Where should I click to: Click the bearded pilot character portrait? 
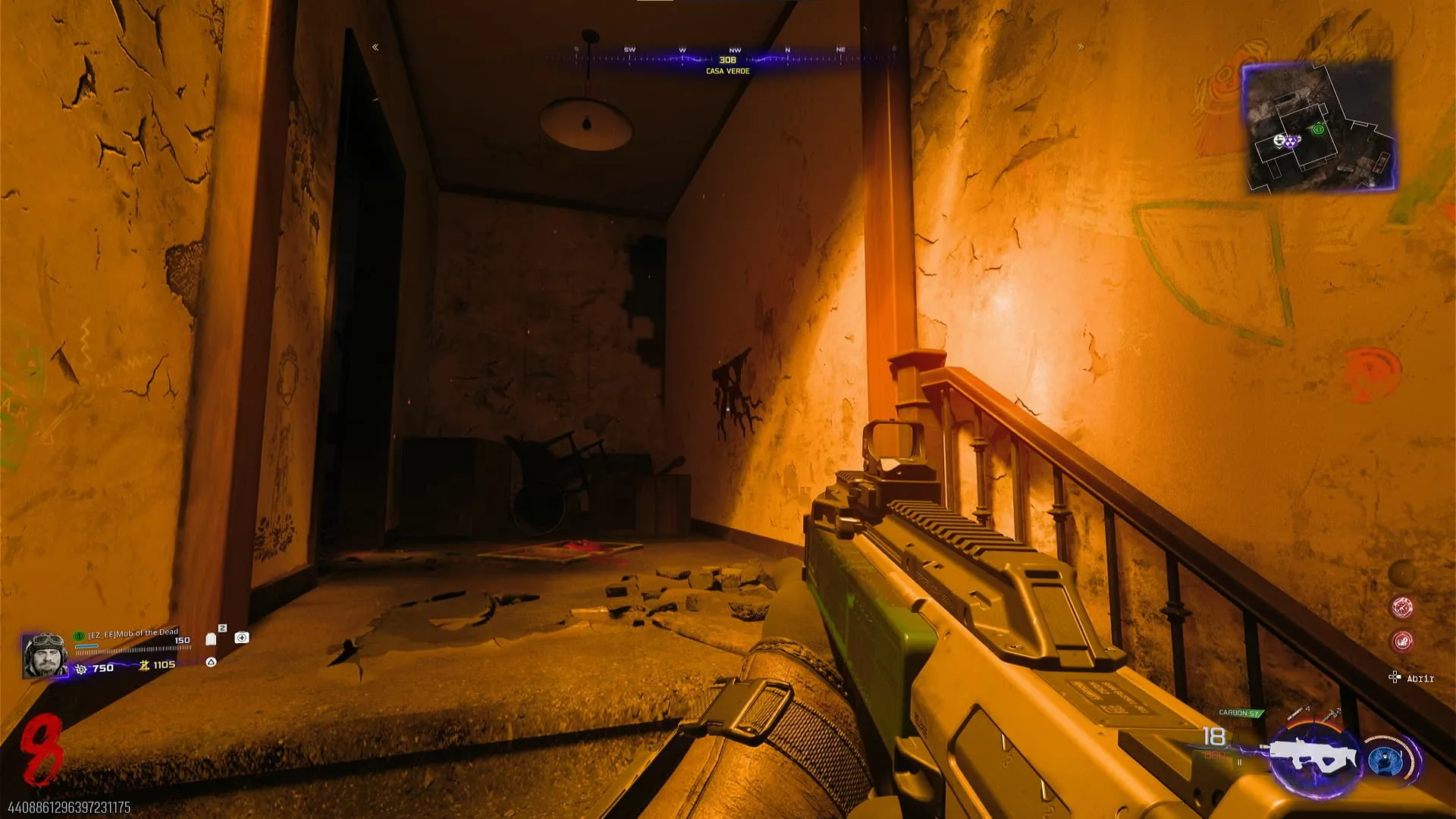[x=45, y=655]
